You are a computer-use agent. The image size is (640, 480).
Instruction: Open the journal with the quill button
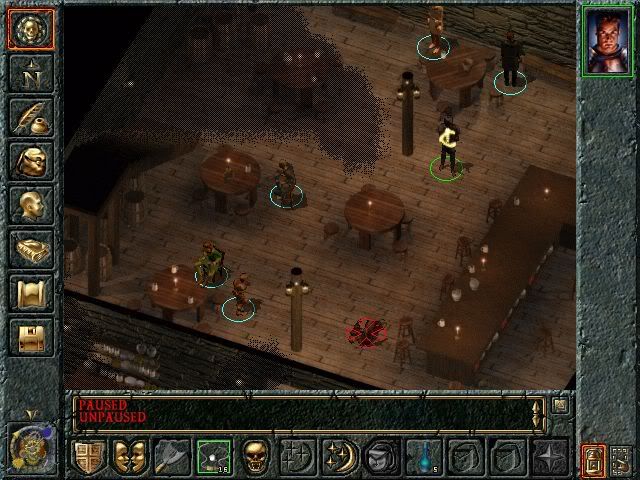click(x=31, y=117)
